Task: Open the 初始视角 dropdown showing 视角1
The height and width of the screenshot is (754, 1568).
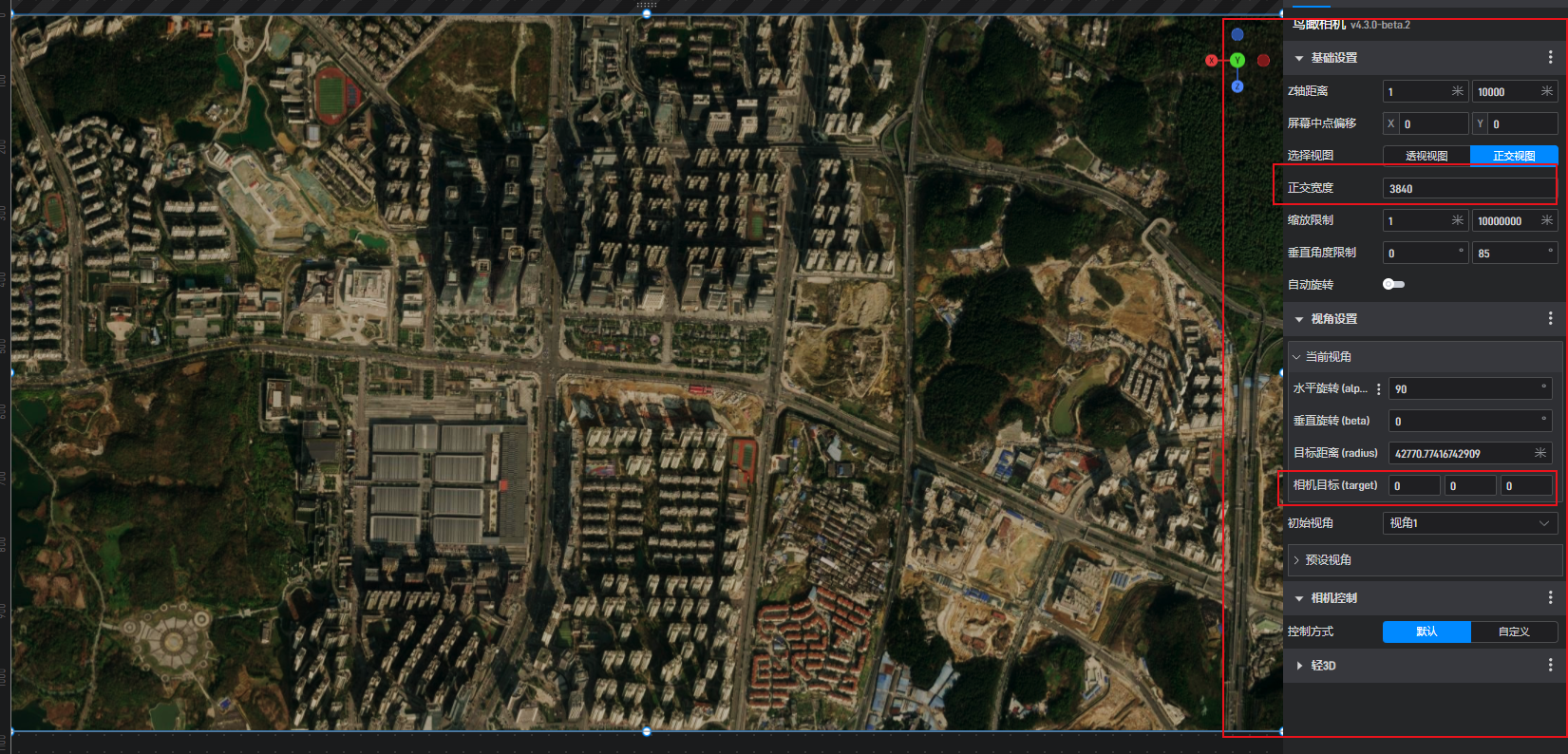Action: pos(1469,523)
